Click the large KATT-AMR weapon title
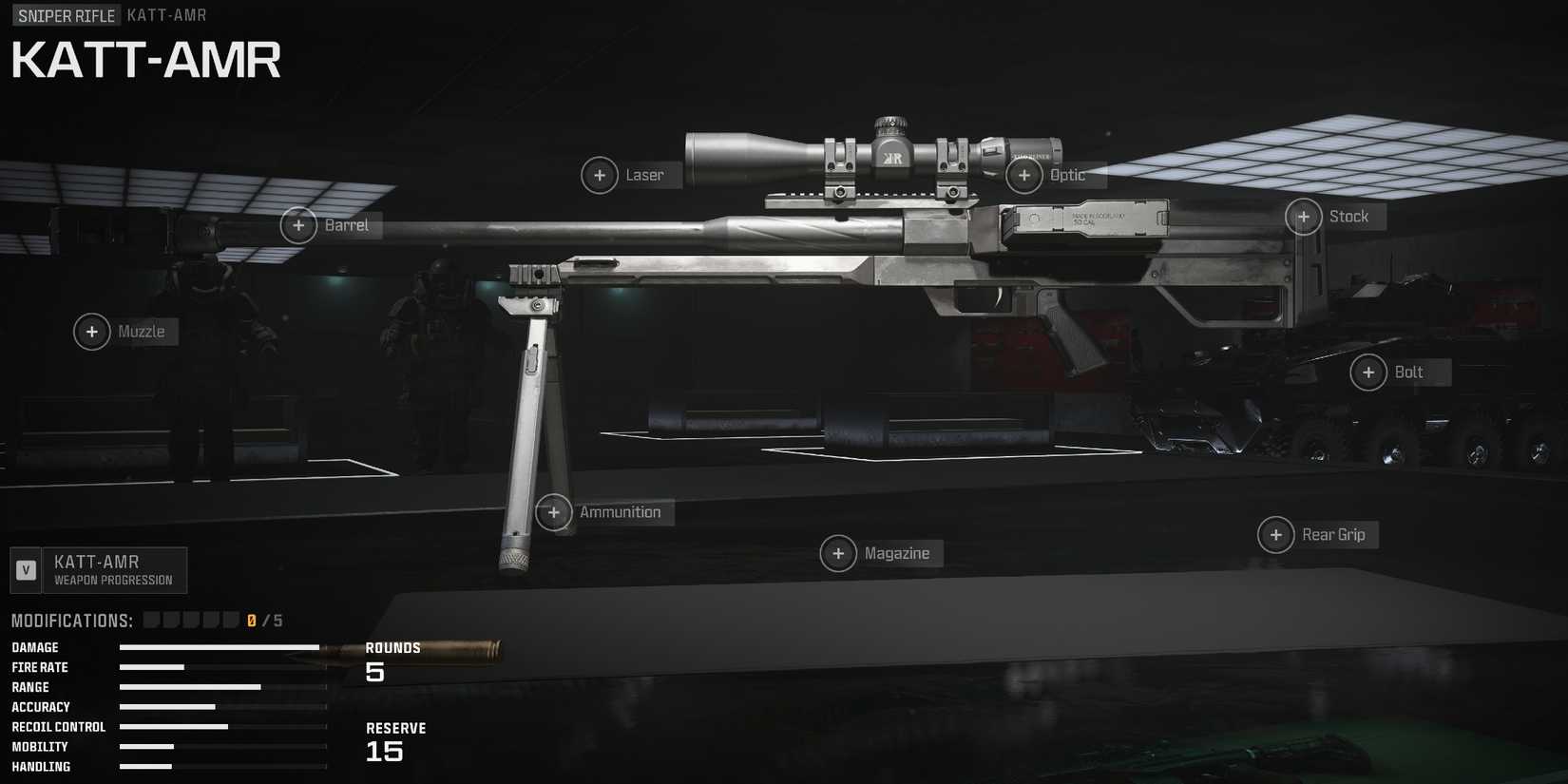 pos(146,60)
